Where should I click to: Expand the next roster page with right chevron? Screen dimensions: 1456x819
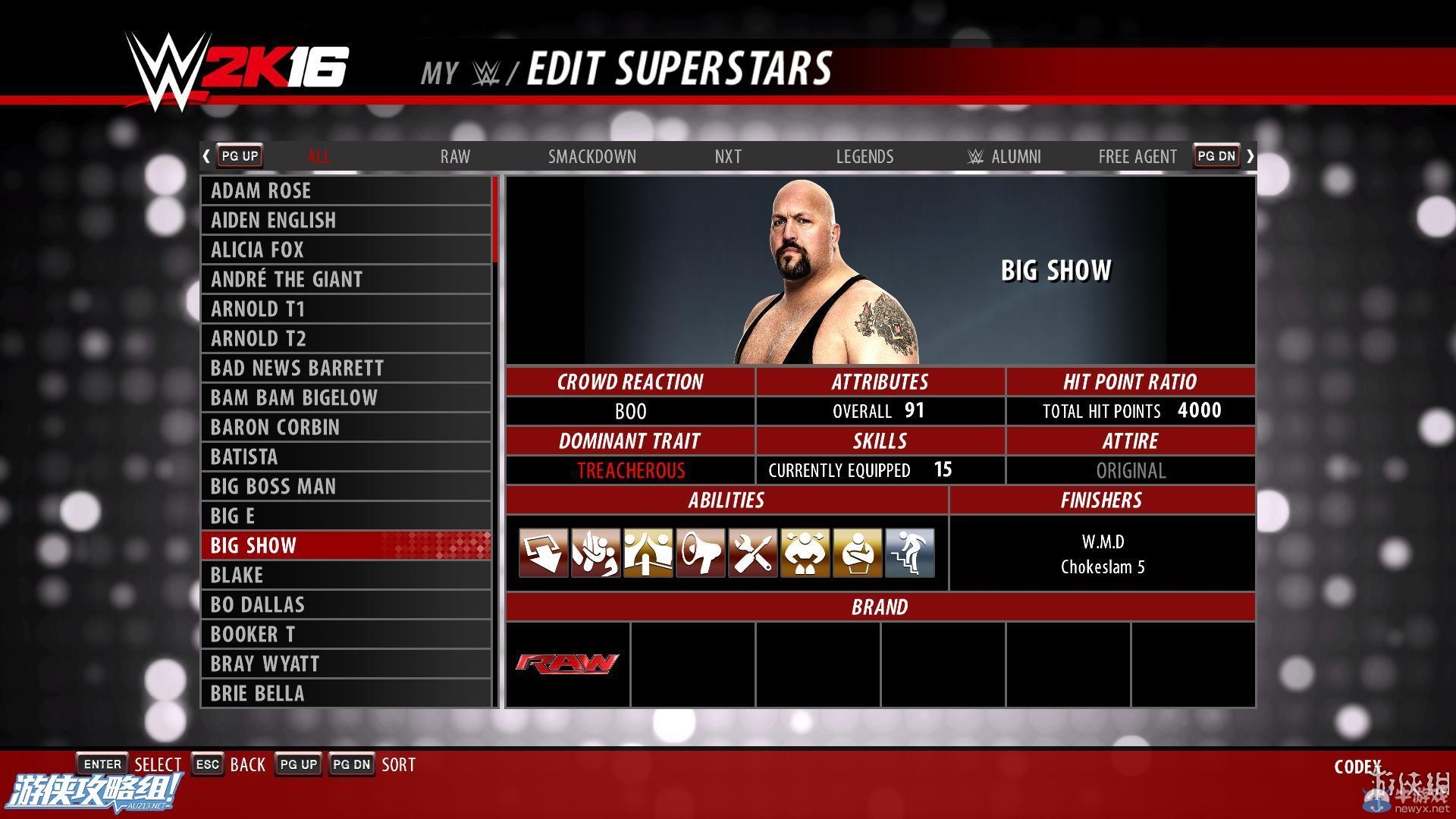point(1250,155)
